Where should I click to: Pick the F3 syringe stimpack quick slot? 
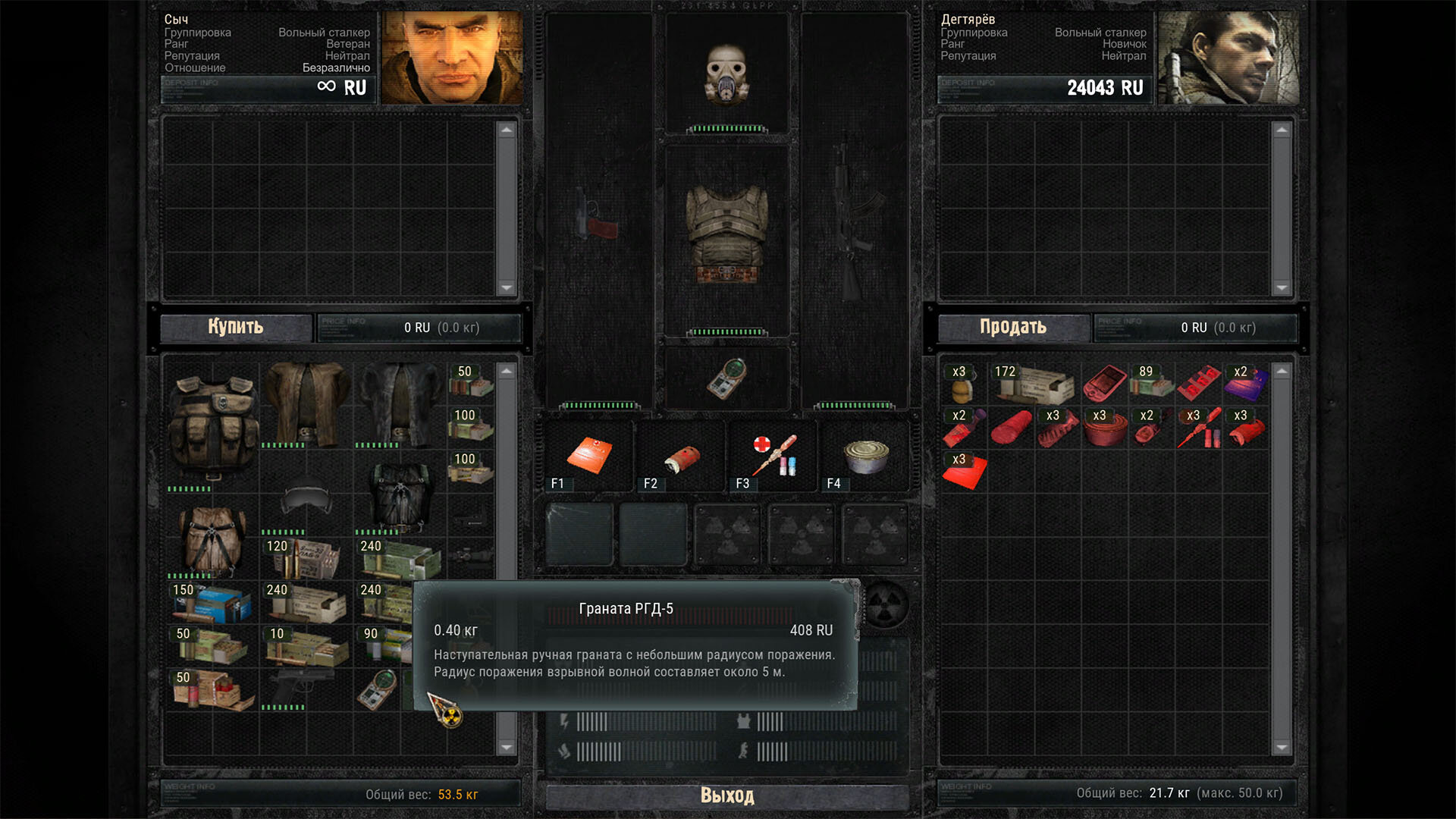(x=773, y=456)
